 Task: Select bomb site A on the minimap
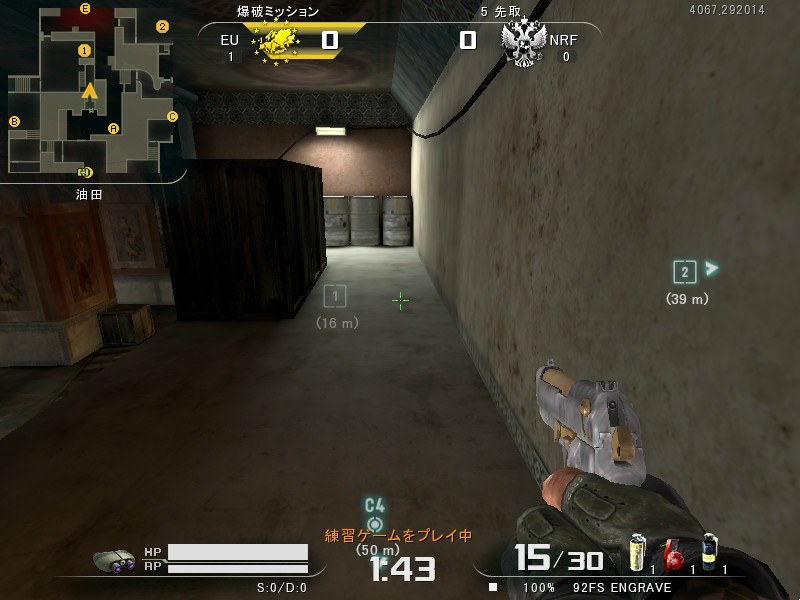[x=113, y=128]
